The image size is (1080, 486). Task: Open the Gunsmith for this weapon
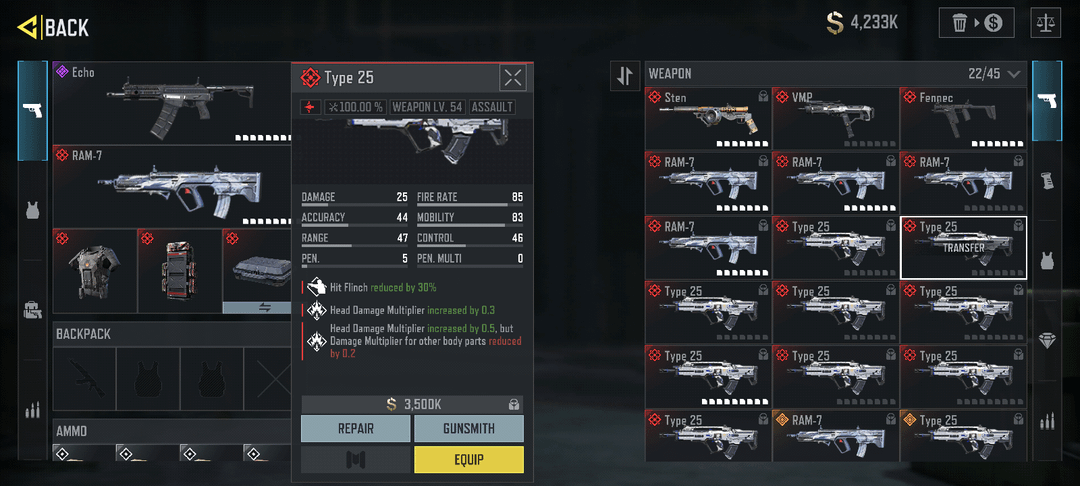tap(468, 428)
